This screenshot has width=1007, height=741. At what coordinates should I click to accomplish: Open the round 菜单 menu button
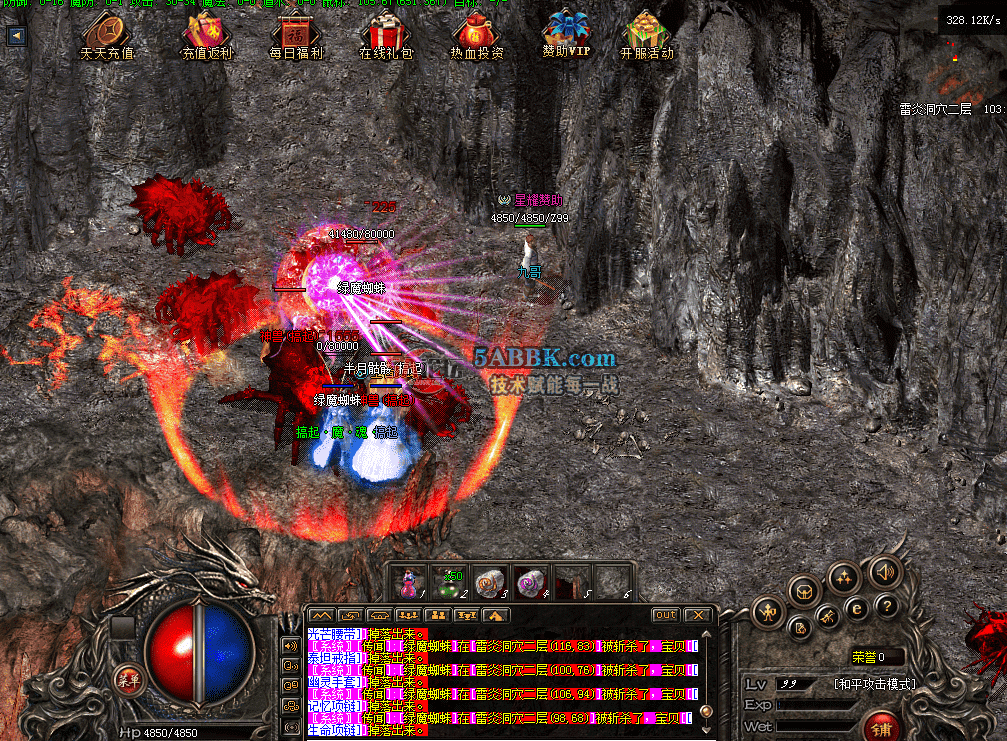[127, 676]
